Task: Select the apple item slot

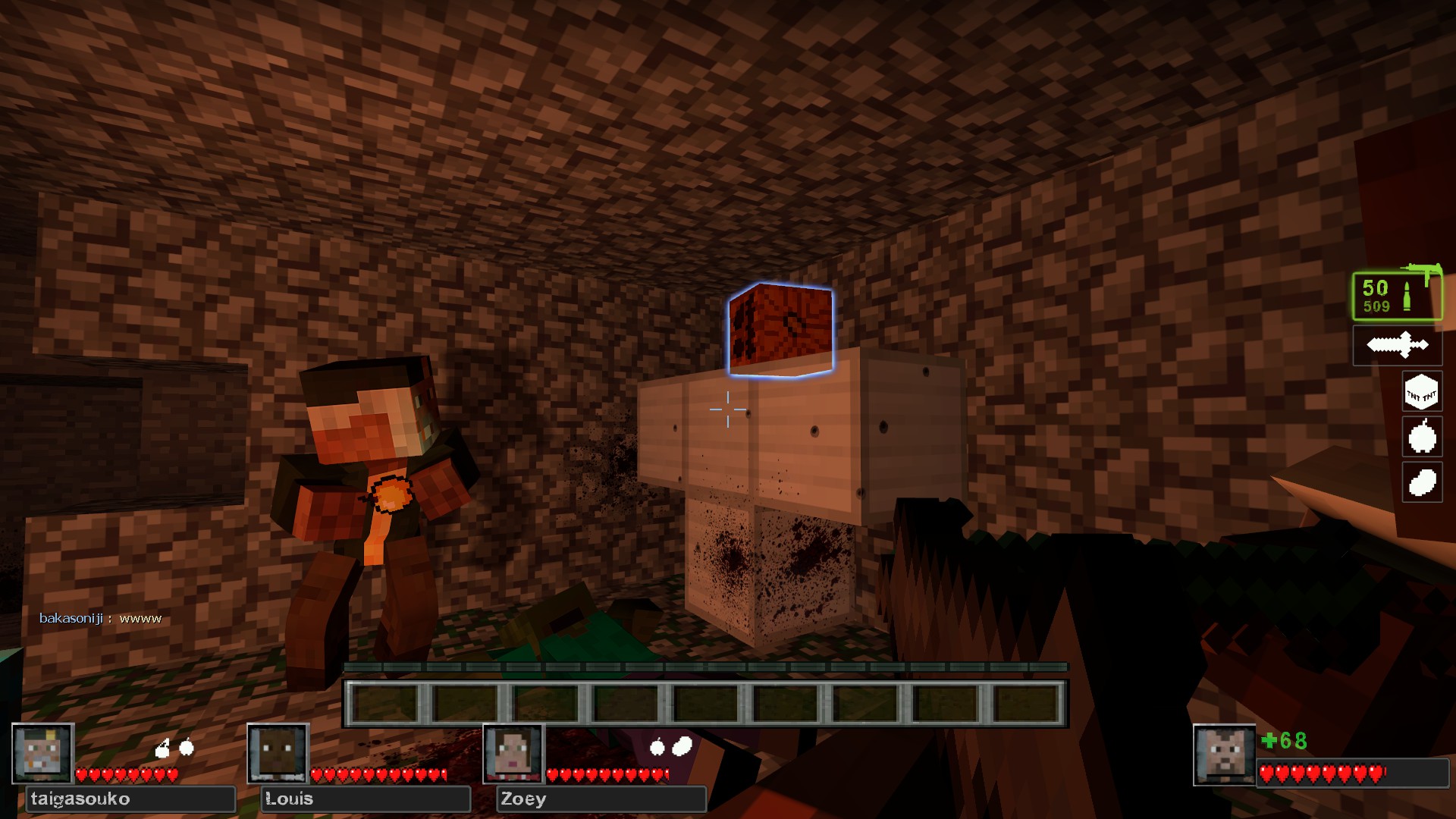Action: pos(1421,437)
